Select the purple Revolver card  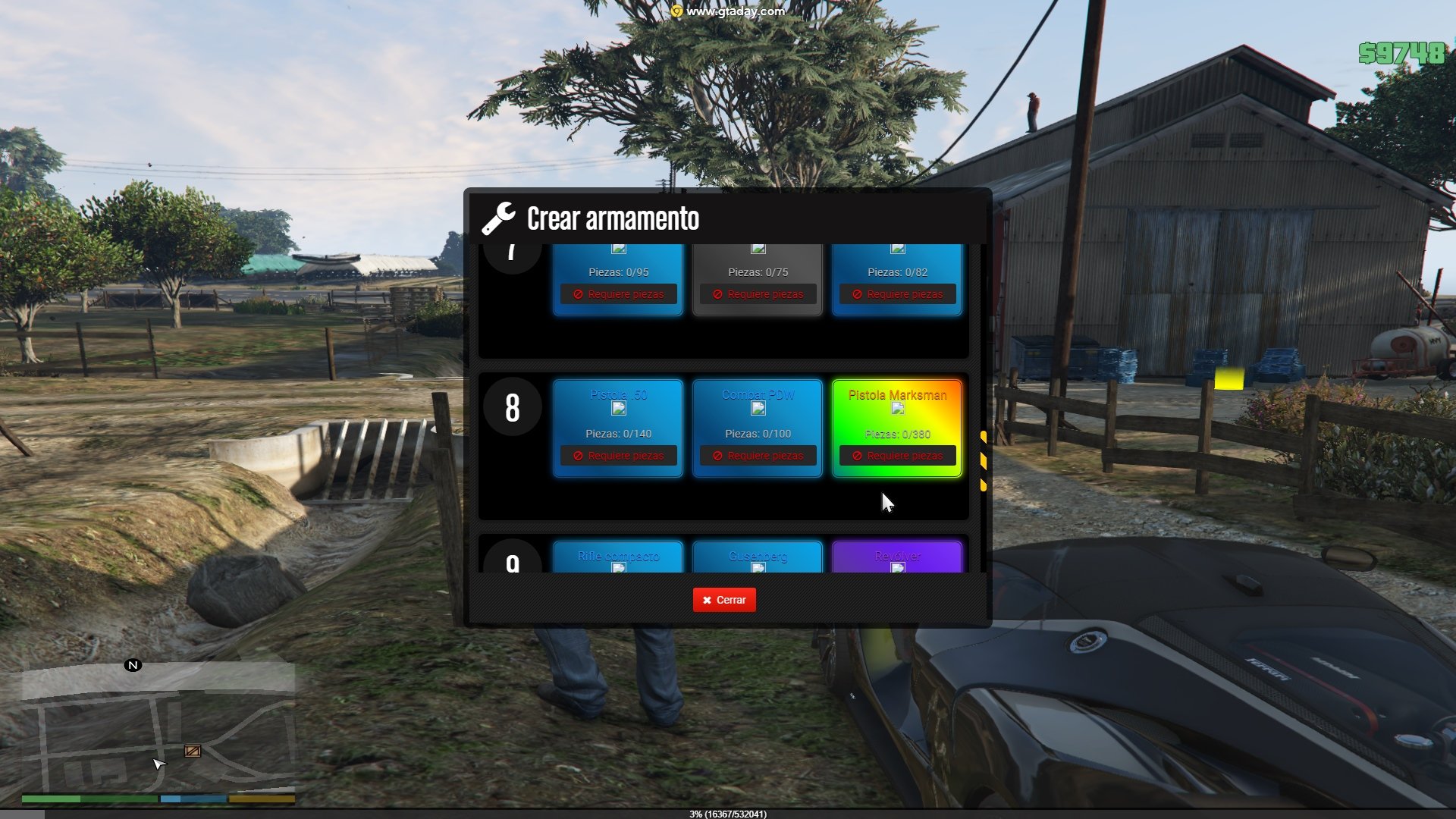897,557
